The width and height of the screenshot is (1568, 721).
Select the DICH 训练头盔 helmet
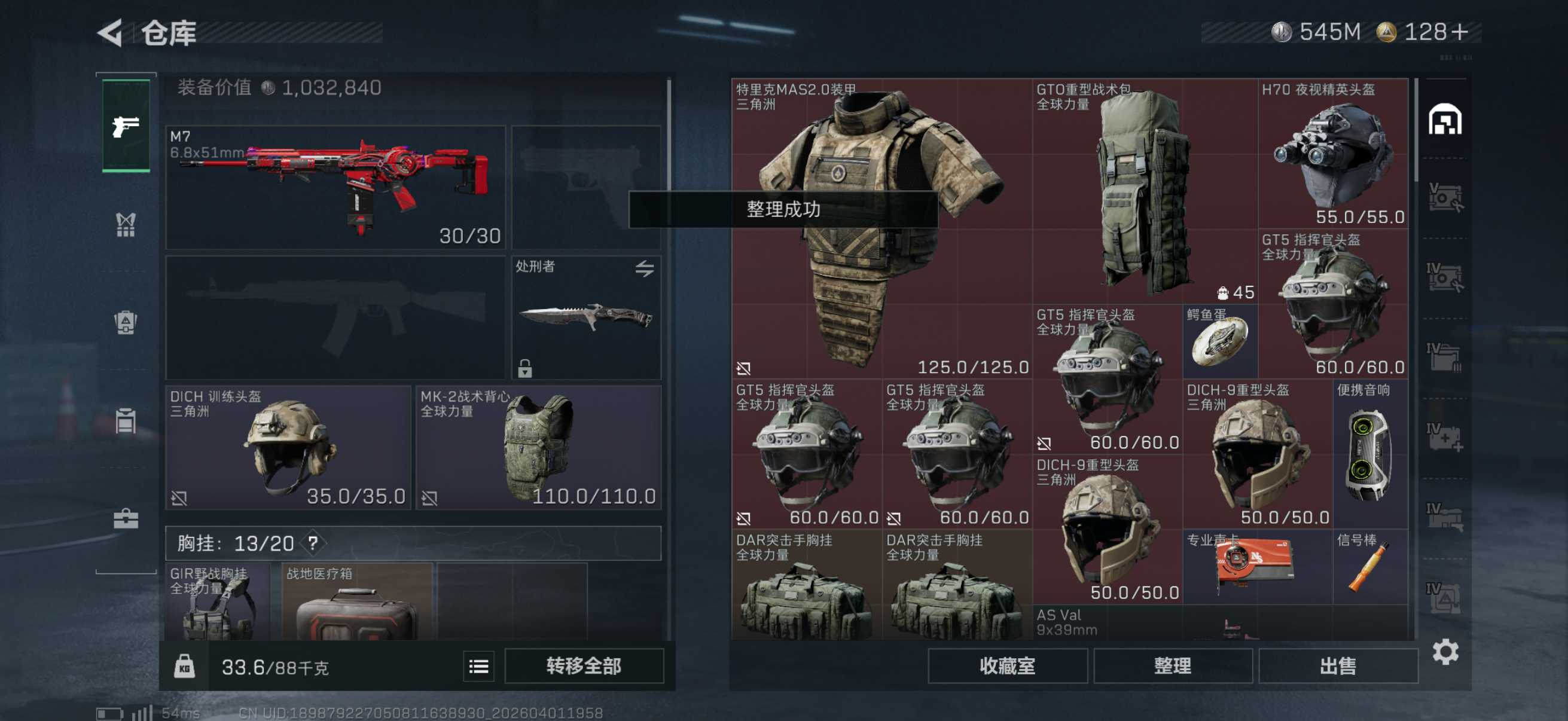tap(288, 447)
